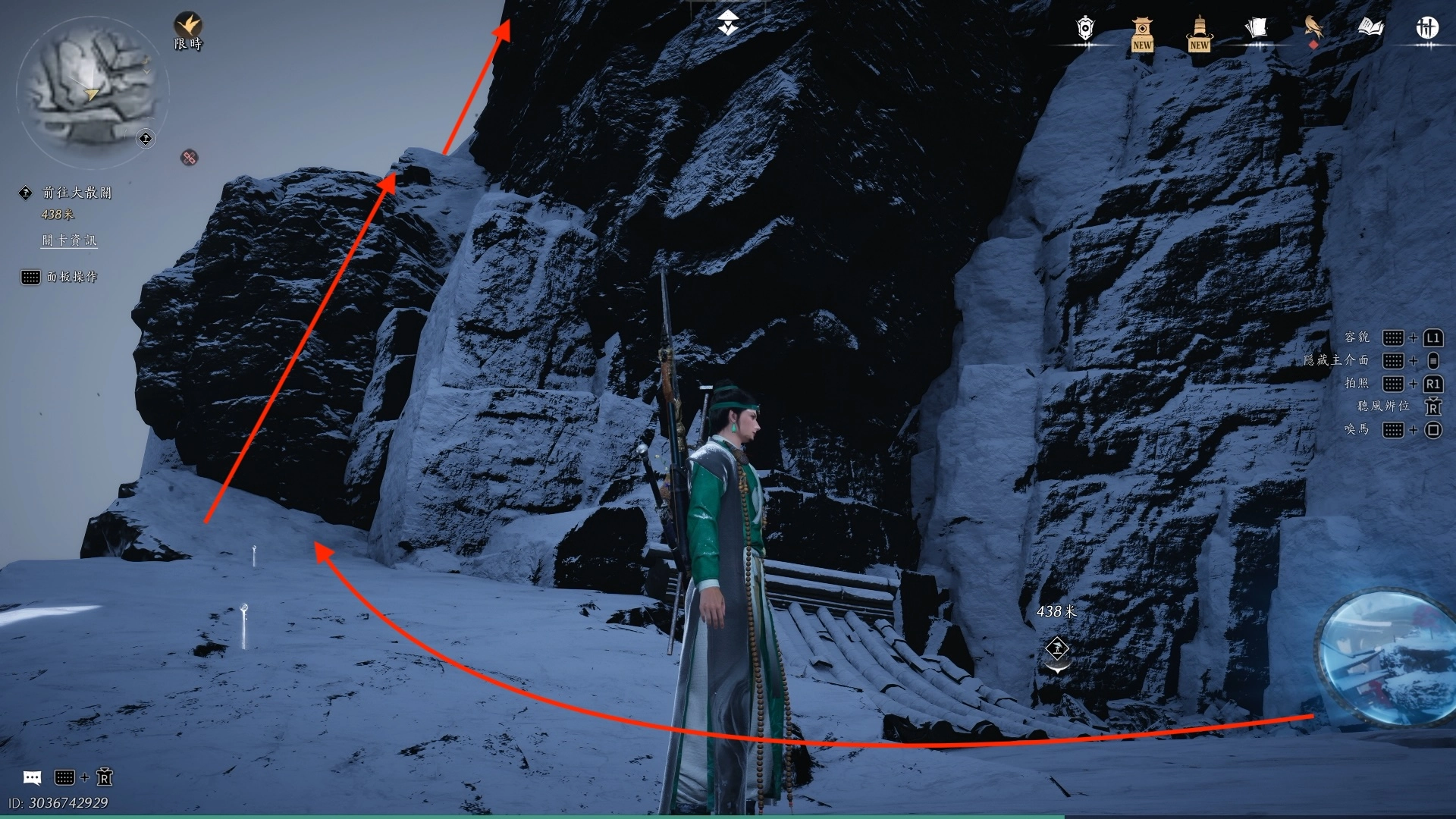Open the golden bird icon
Image resolution: width=1456 pixels, height=819 pixels.
point(1313,29)
